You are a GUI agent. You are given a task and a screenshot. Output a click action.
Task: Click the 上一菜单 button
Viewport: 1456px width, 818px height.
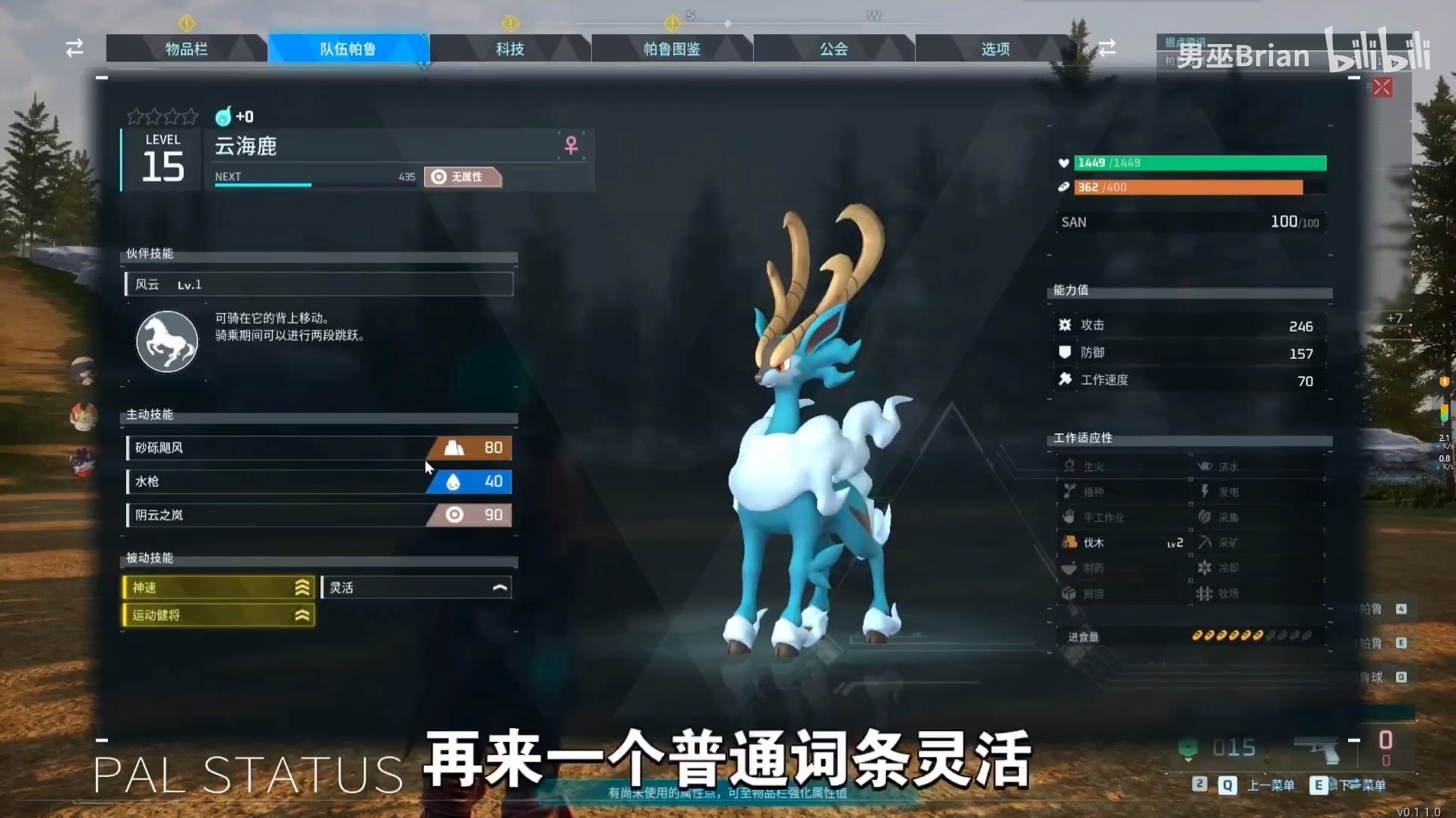tap(1271, 786)
